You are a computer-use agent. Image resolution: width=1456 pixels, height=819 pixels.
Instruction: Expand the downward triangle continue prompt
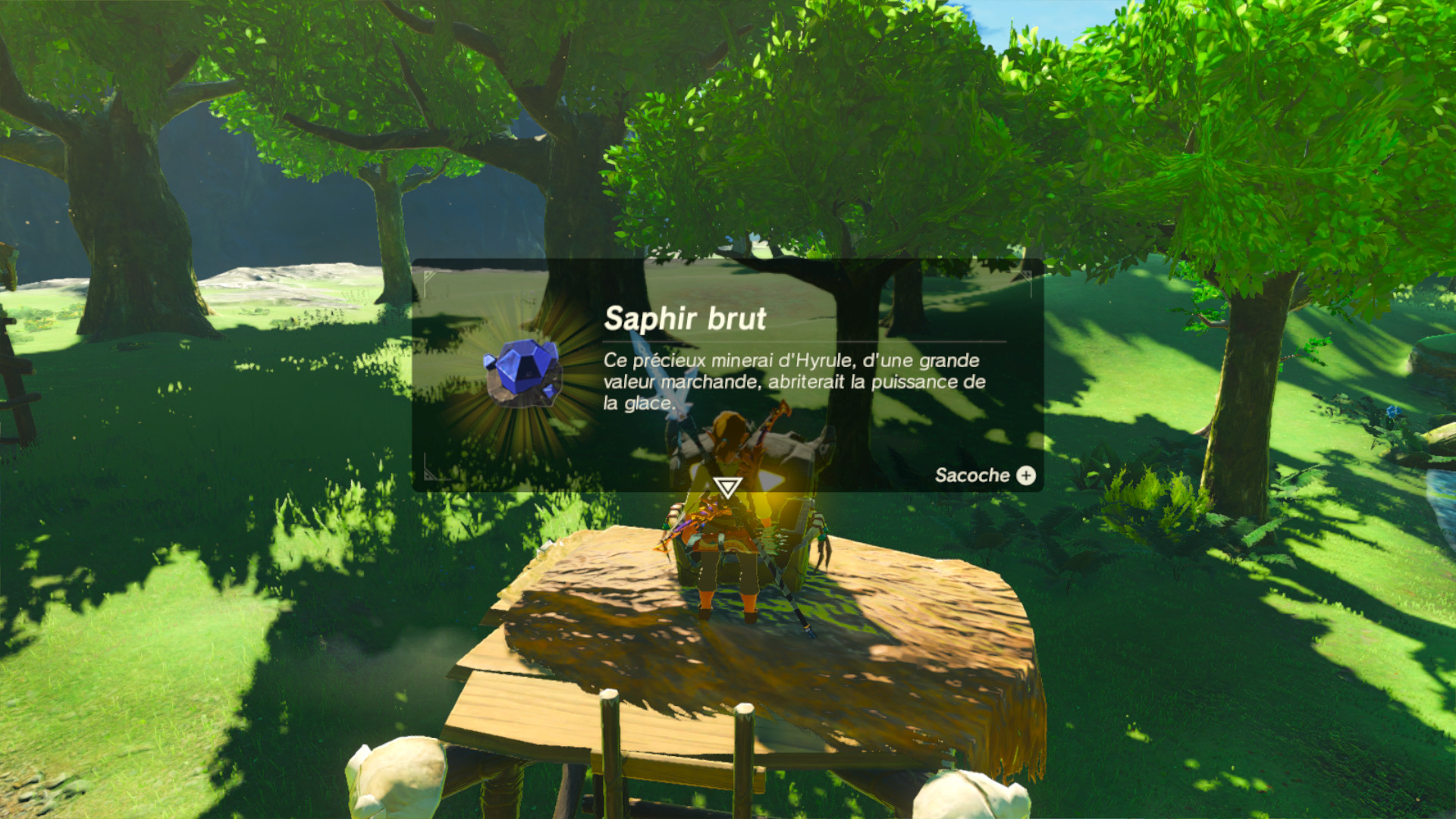[728, 488]
